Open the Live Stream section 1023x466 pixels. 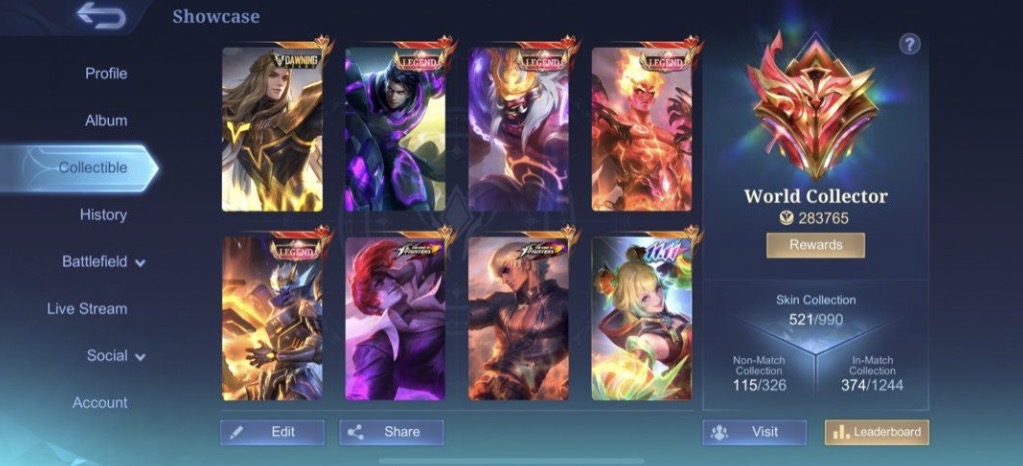click(87, 308)
